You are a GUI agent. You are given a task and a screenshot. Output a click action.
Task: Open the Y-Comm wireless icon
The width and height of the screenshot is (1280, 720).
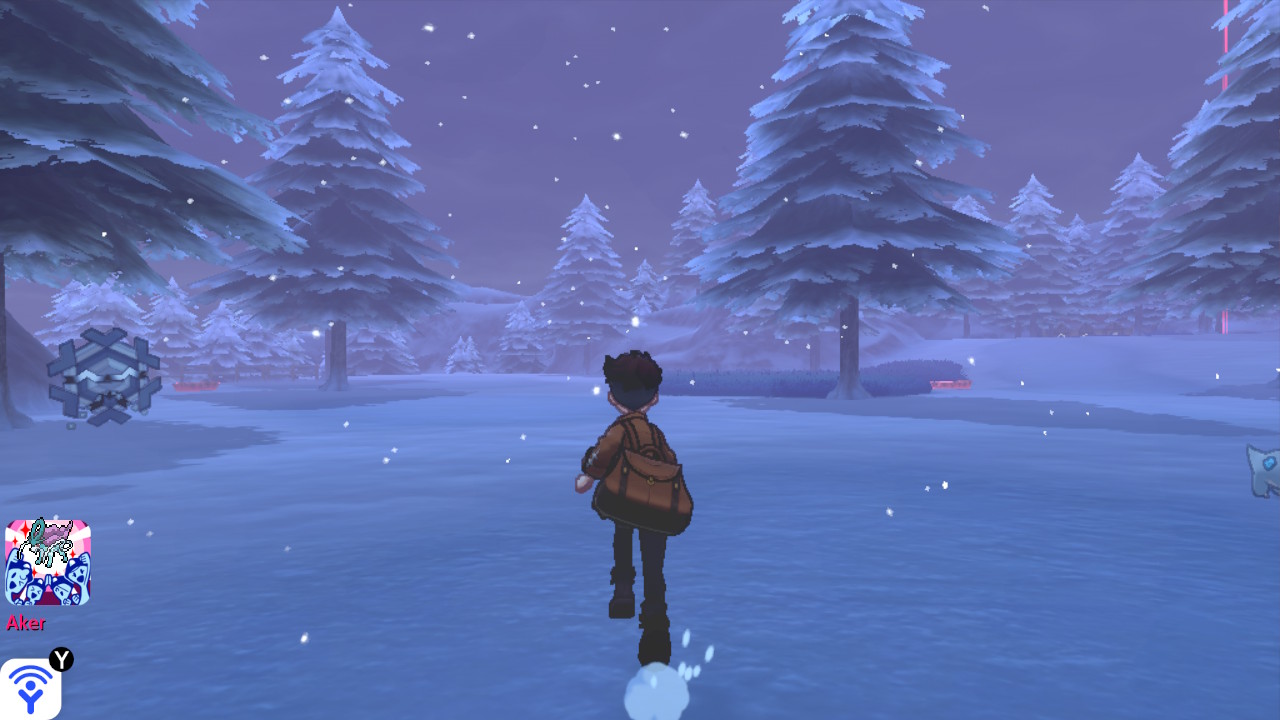31,688
